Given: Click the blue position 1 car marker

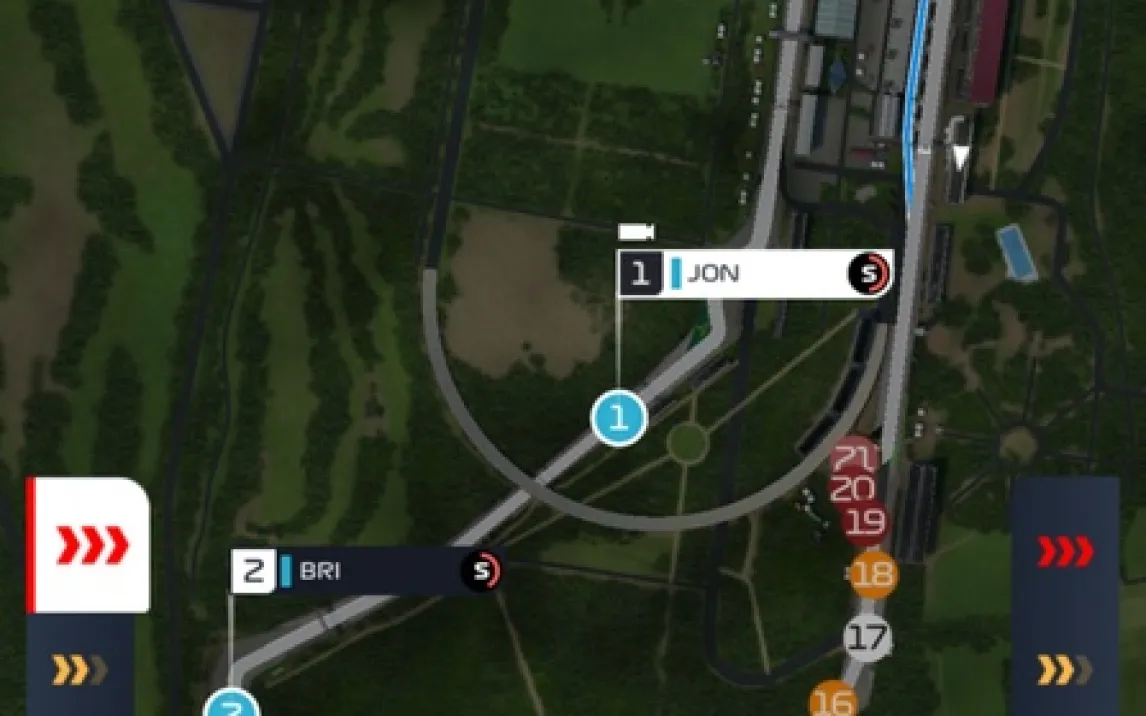Looking at the screenshot, I should [x=619, y=419].
